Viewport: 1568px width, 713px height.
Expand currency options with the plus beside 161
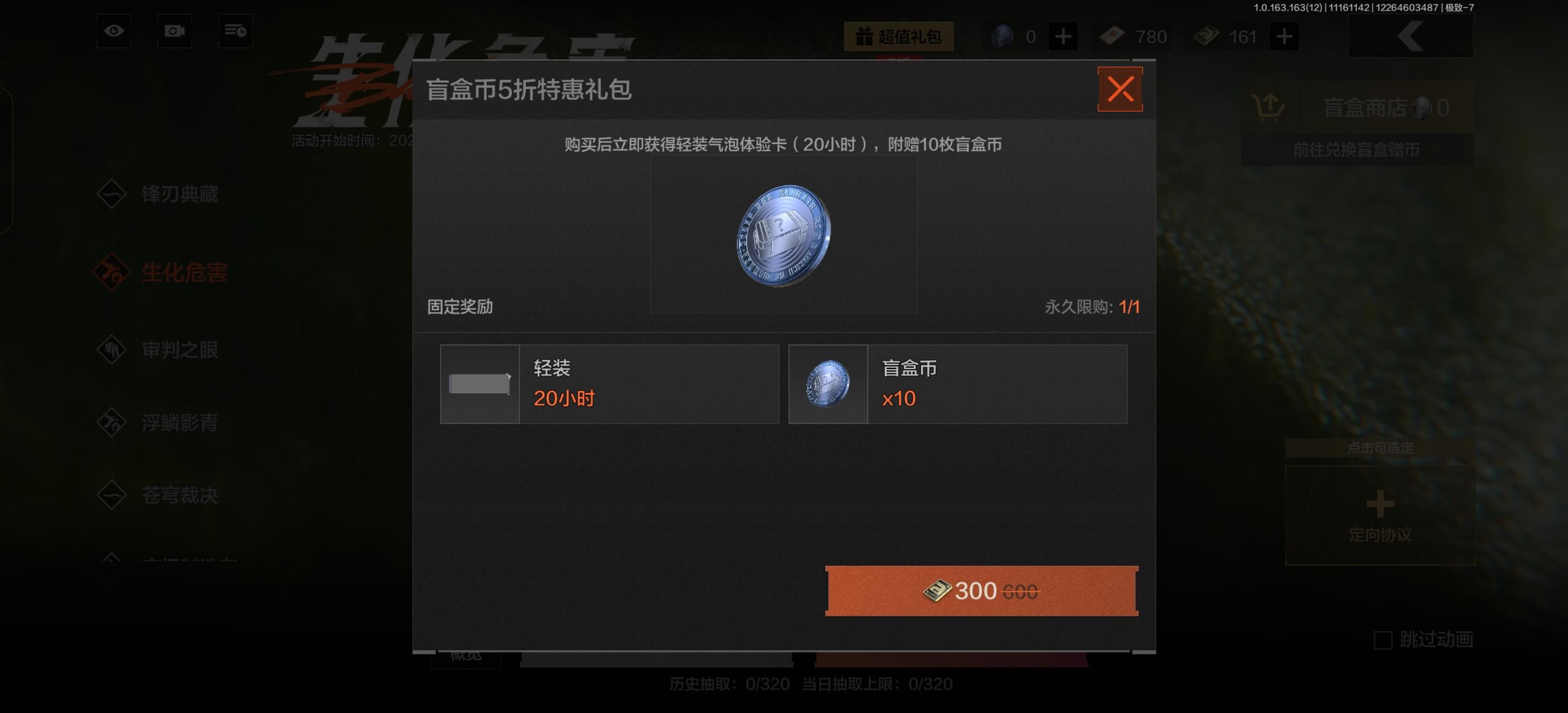click(1284, 36)
